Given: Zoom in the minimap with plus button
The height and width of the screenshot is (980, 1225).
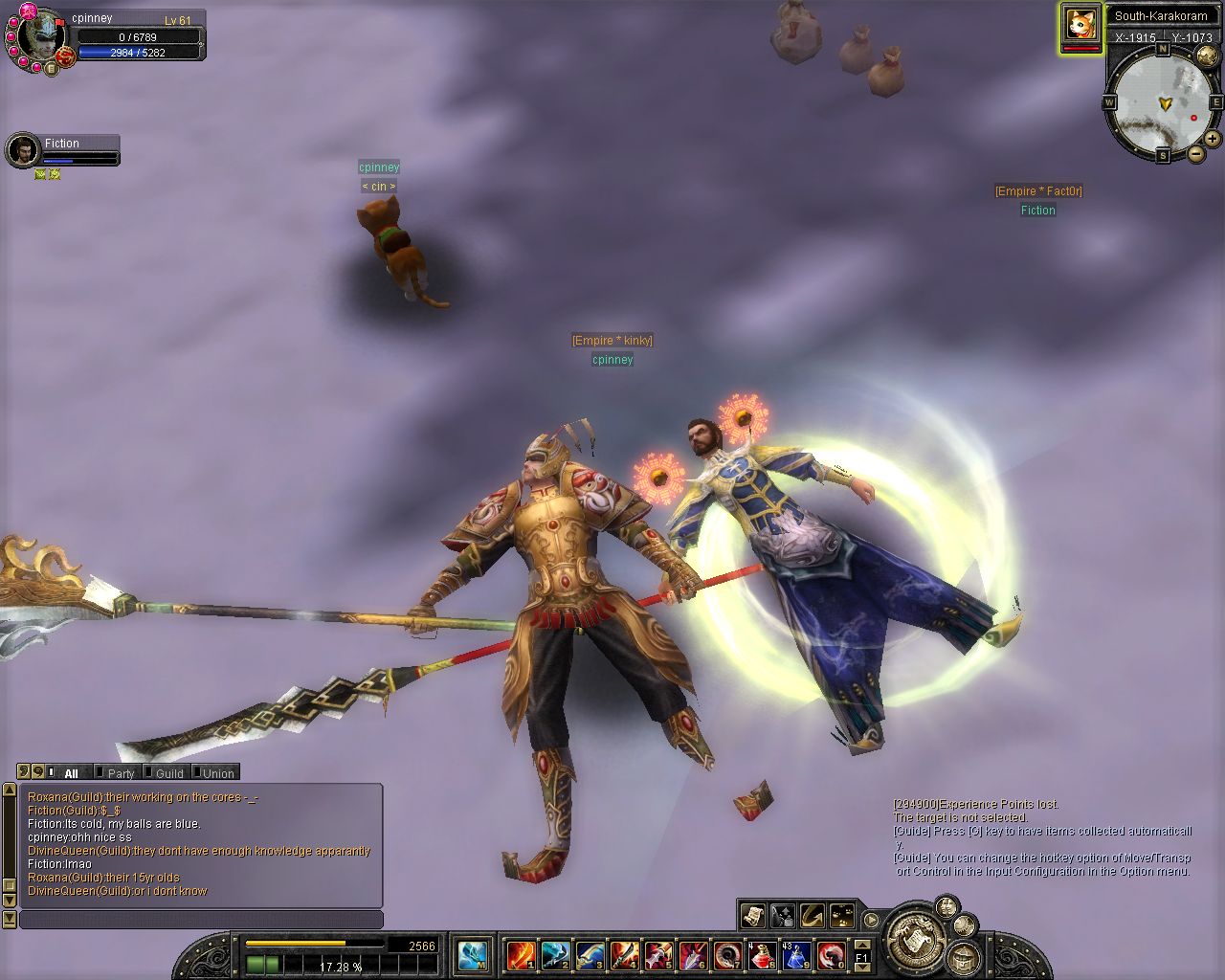Looking at the screenshot, I should click(x=1213, y=139).
